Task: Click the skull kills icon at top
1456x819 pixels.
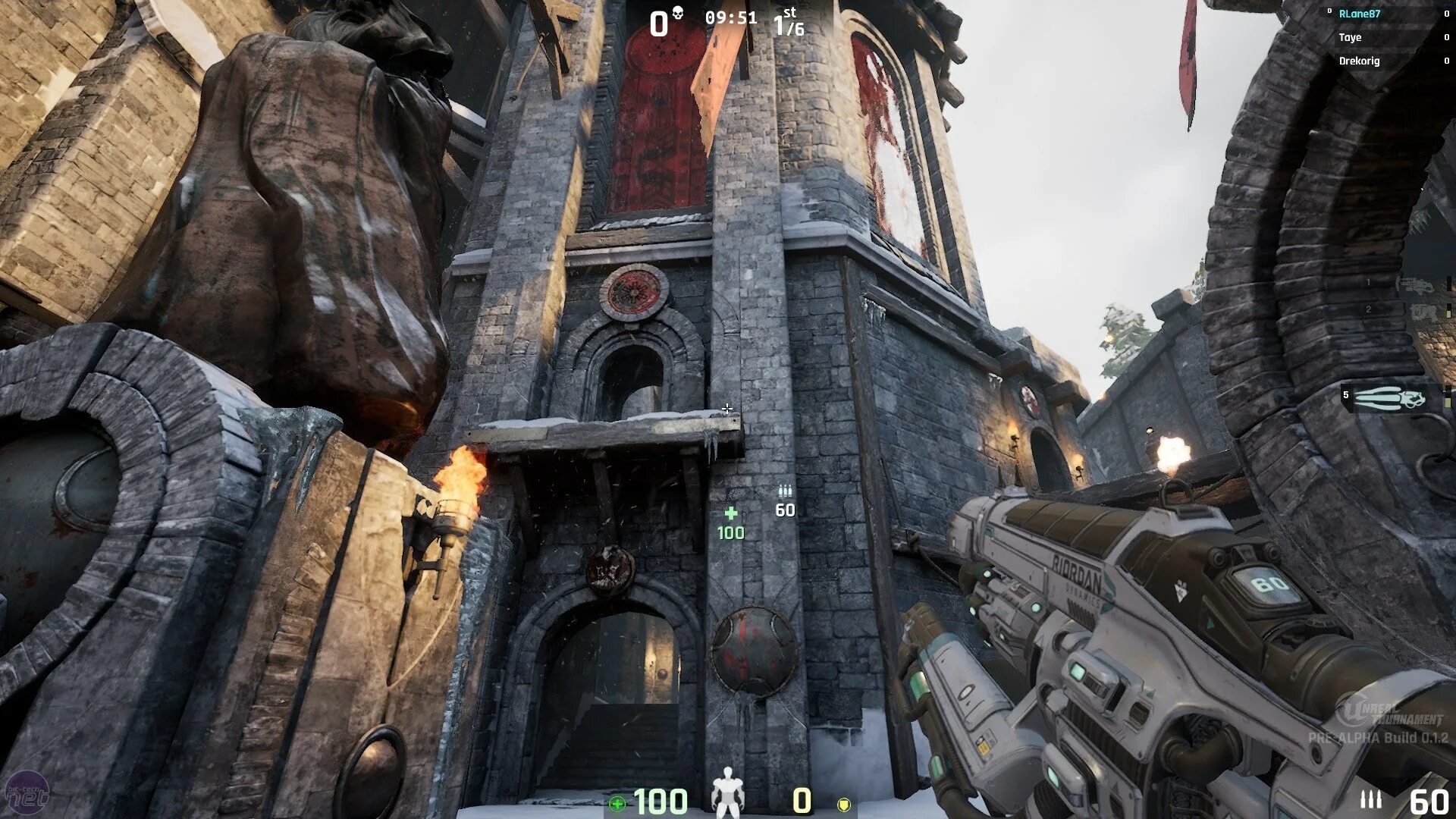Action: (x=678, y=13)
